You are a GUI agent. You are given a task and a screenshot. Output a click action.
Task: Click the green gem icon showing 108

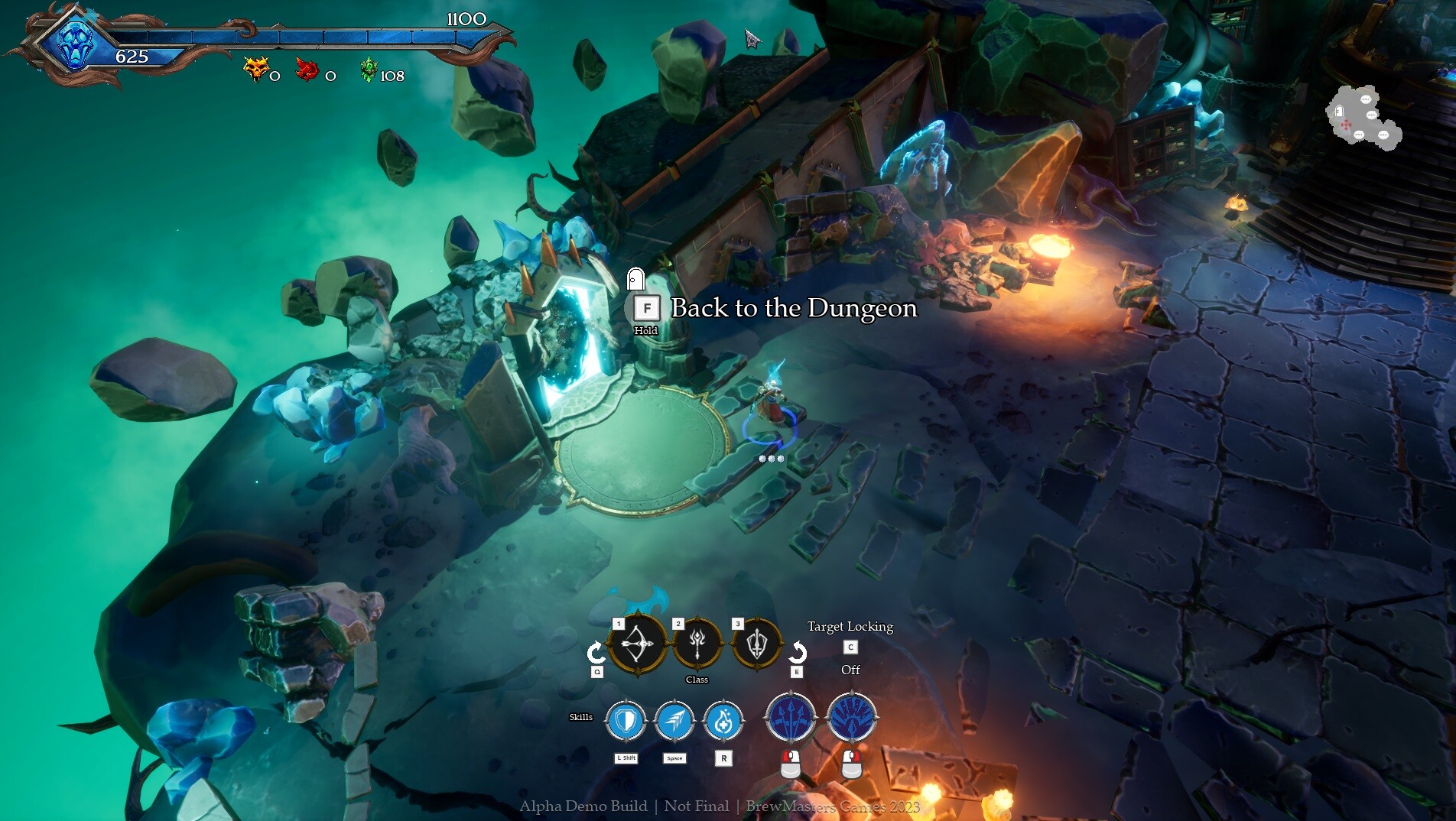click(369, 70)
